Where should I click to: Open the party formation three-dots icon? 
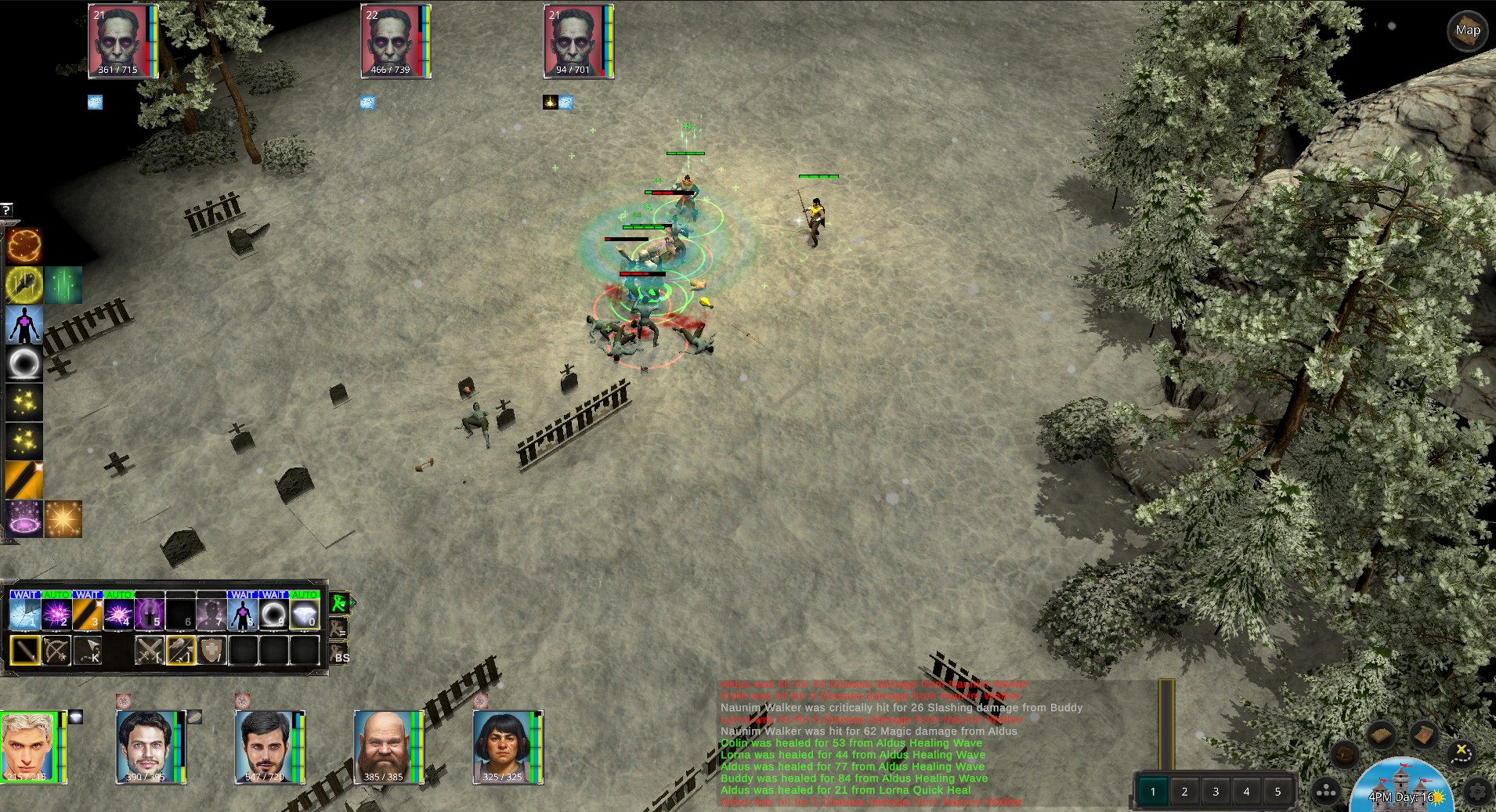click(1325, 792)
